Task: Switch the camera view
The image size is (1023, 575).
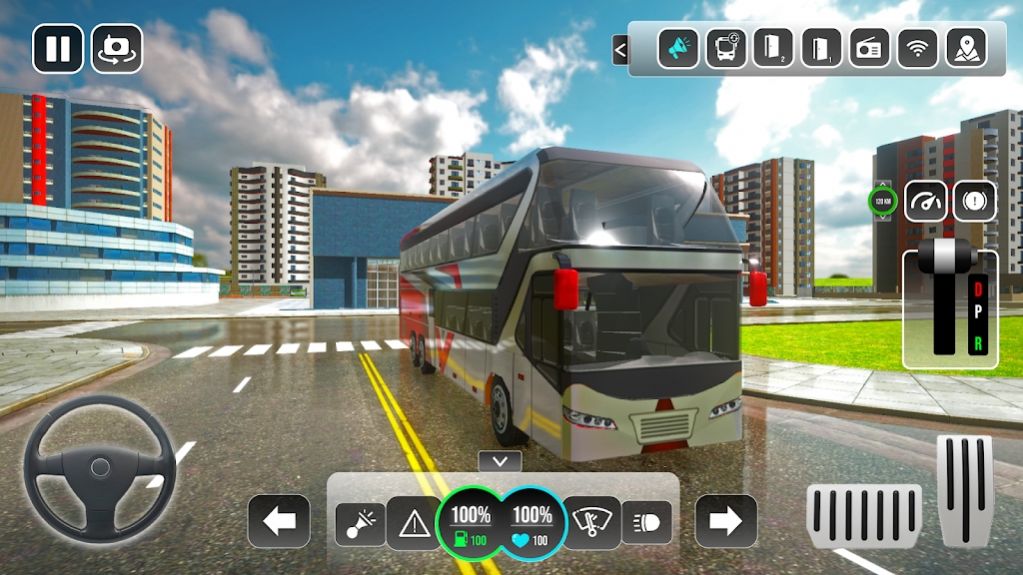Action: (117, 48)
